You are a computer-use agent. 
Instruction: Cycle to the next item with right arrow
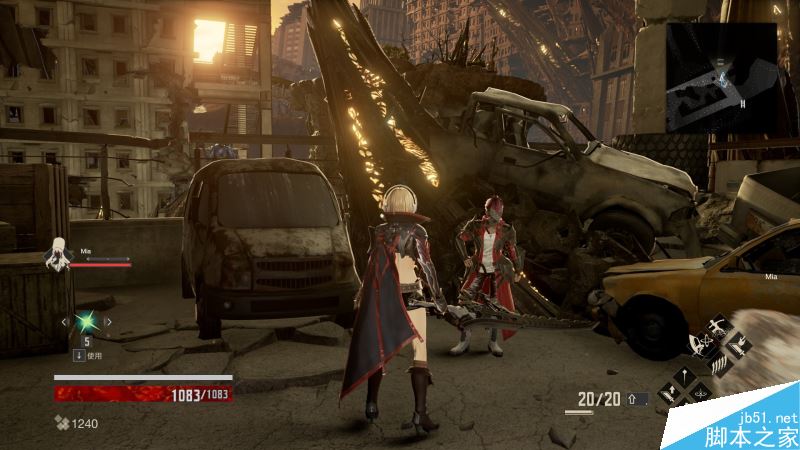110,322
